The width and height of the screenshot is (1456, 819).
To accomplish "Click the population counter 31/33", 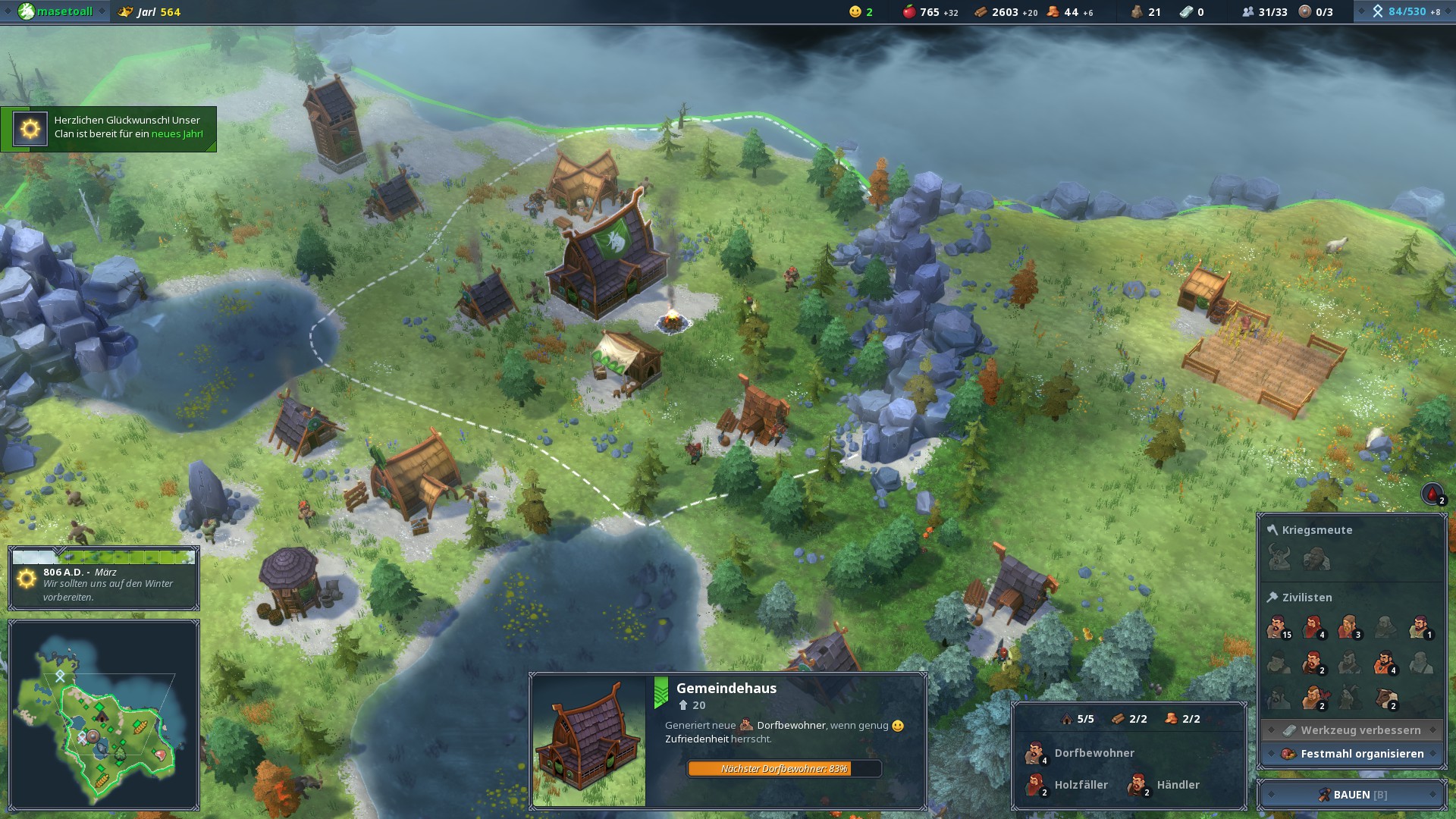I will tap(1265, 11).
